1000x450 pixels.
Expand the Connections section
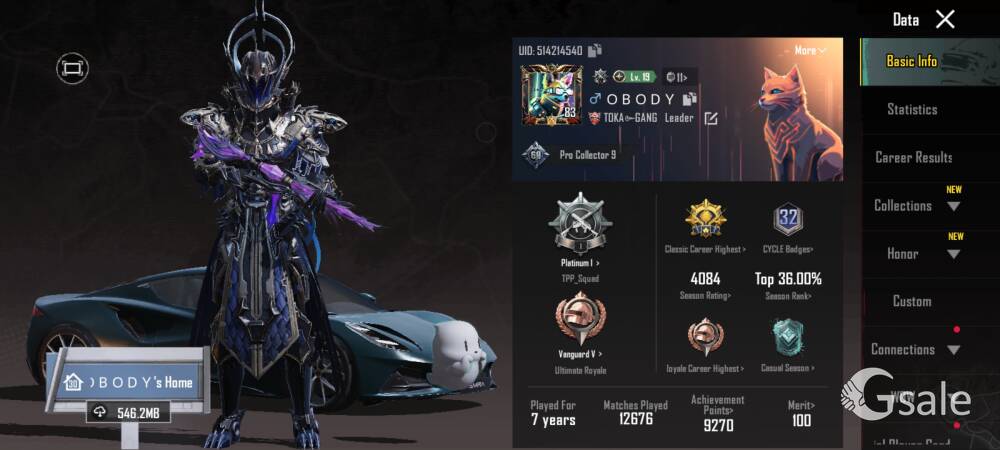coord(915,350)
